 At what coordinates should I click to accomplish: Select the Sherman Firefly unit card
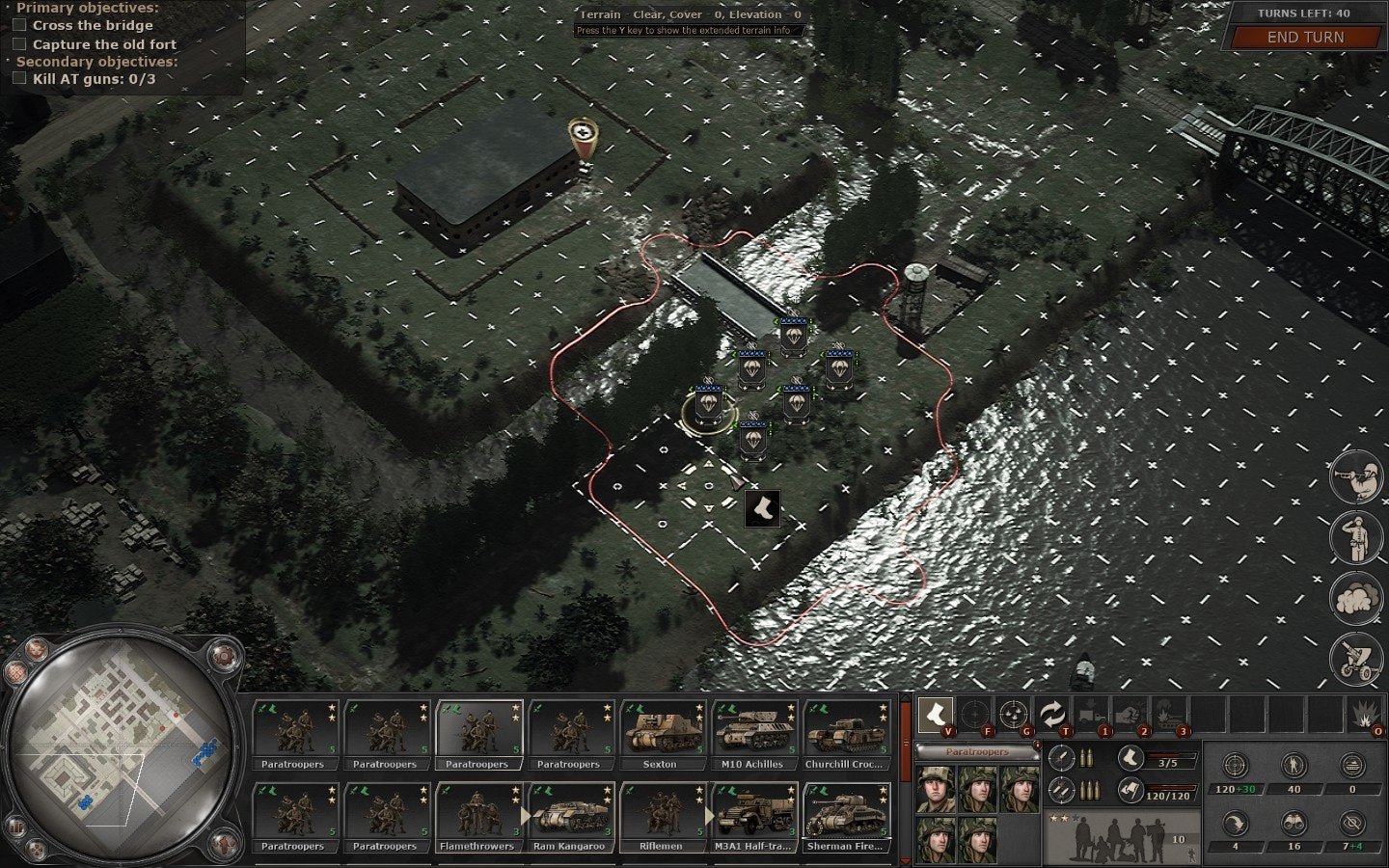(845, 817)
